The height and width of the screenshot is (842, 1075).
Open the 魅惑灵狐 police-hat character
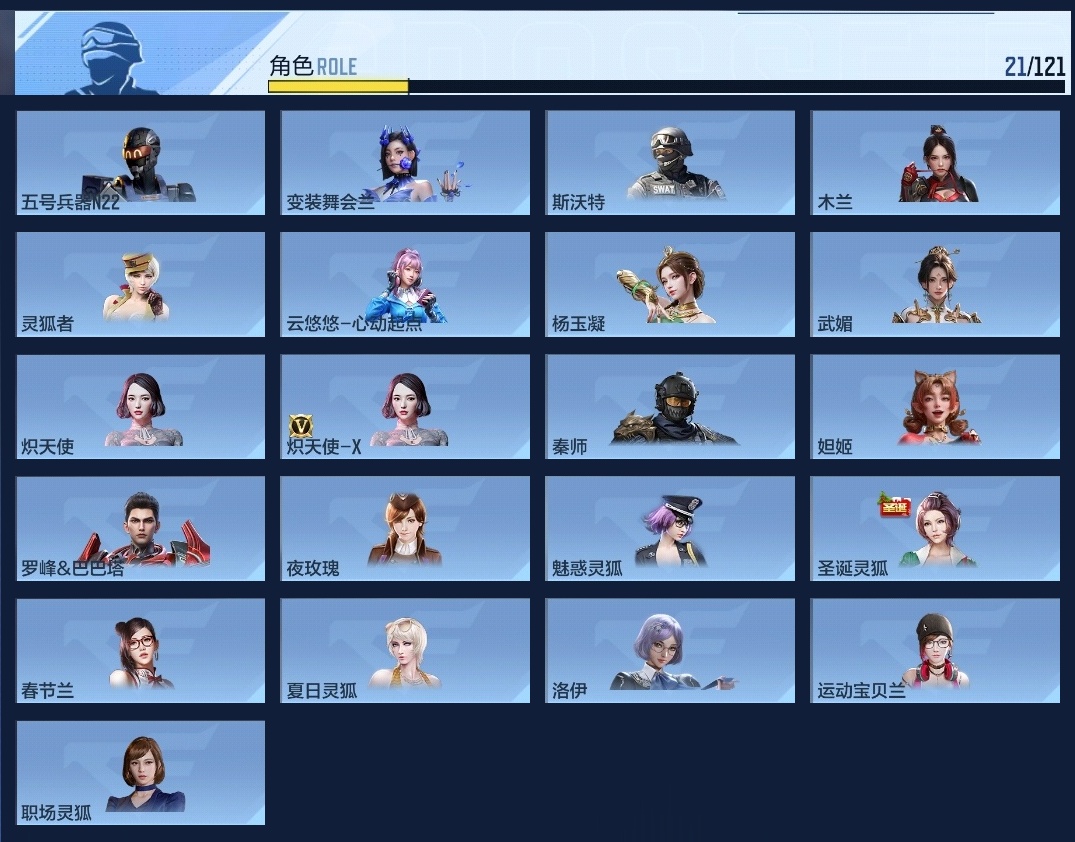point(670,528)
